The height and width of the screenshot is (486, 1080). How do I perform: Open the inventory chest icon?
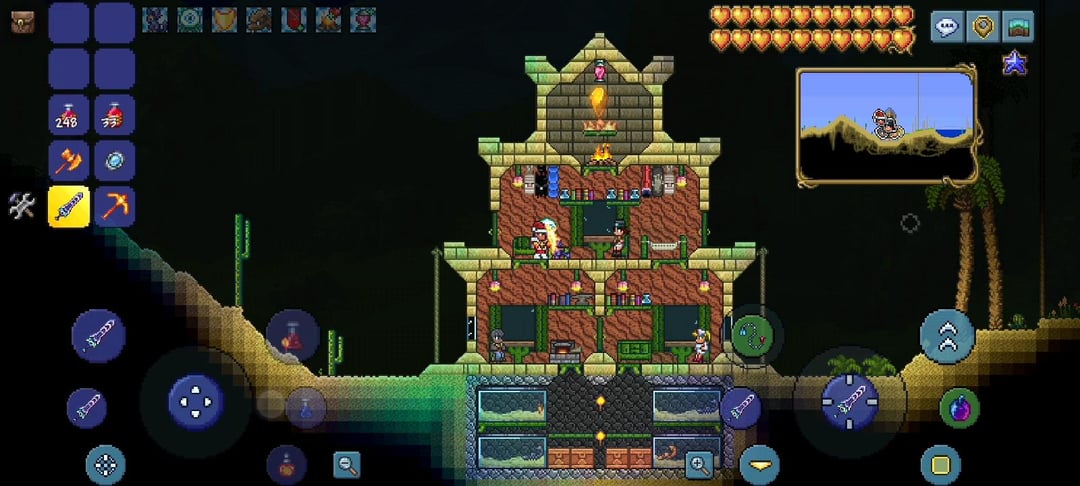coord(22,22)
